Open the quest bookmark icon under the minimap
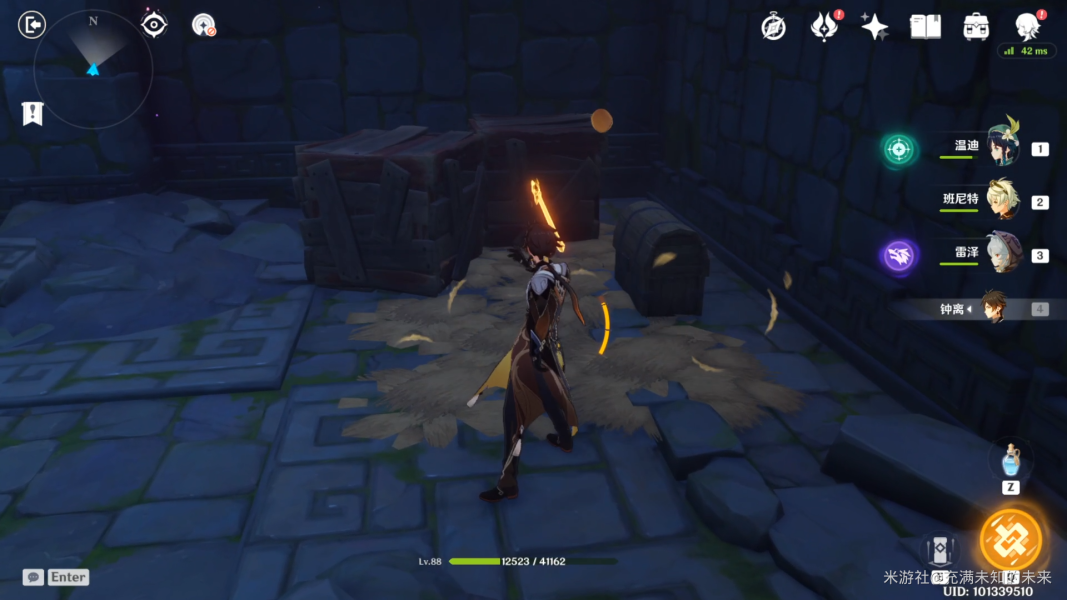This screenshot has width=1067, height=600. click(32, 113)
